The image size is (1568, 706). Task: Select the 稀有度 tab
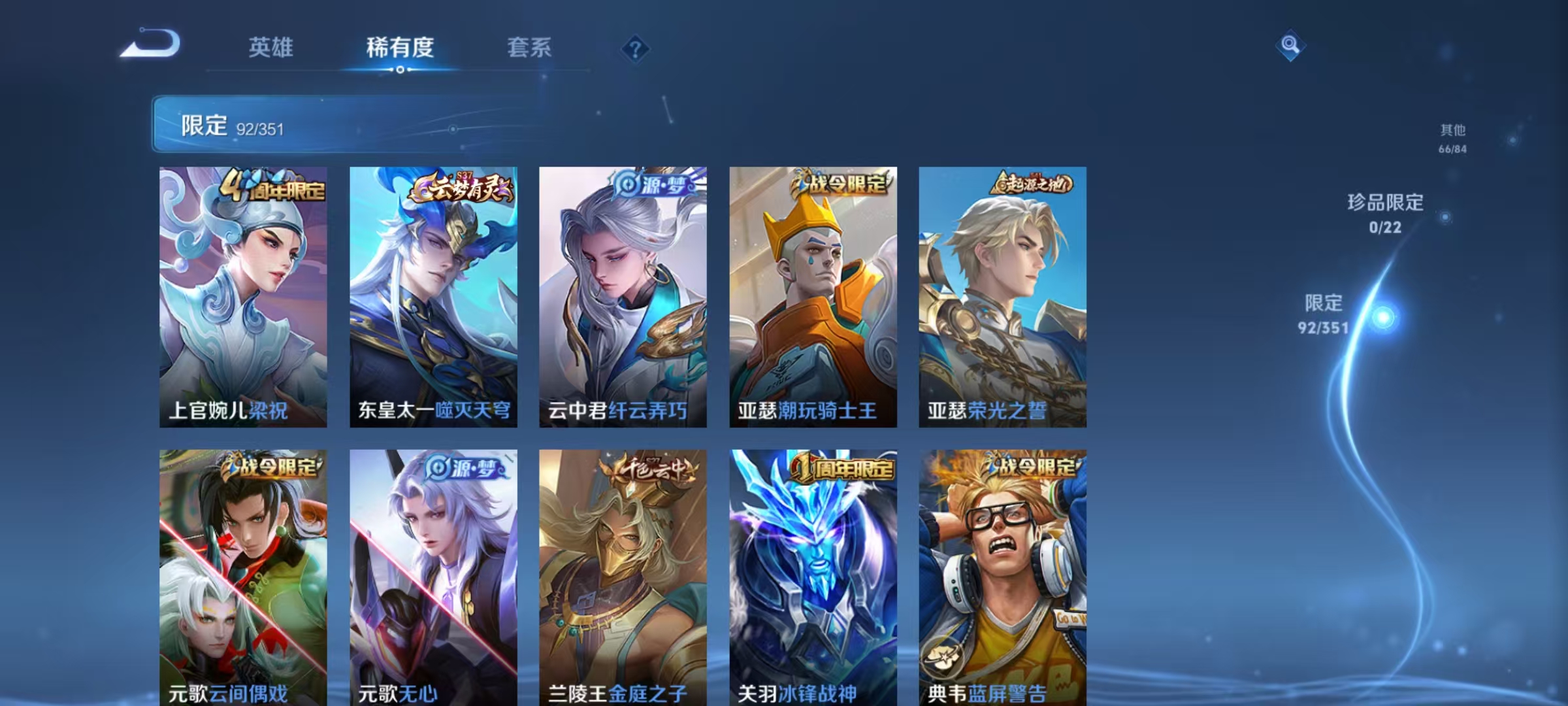[x=401, y=48]
